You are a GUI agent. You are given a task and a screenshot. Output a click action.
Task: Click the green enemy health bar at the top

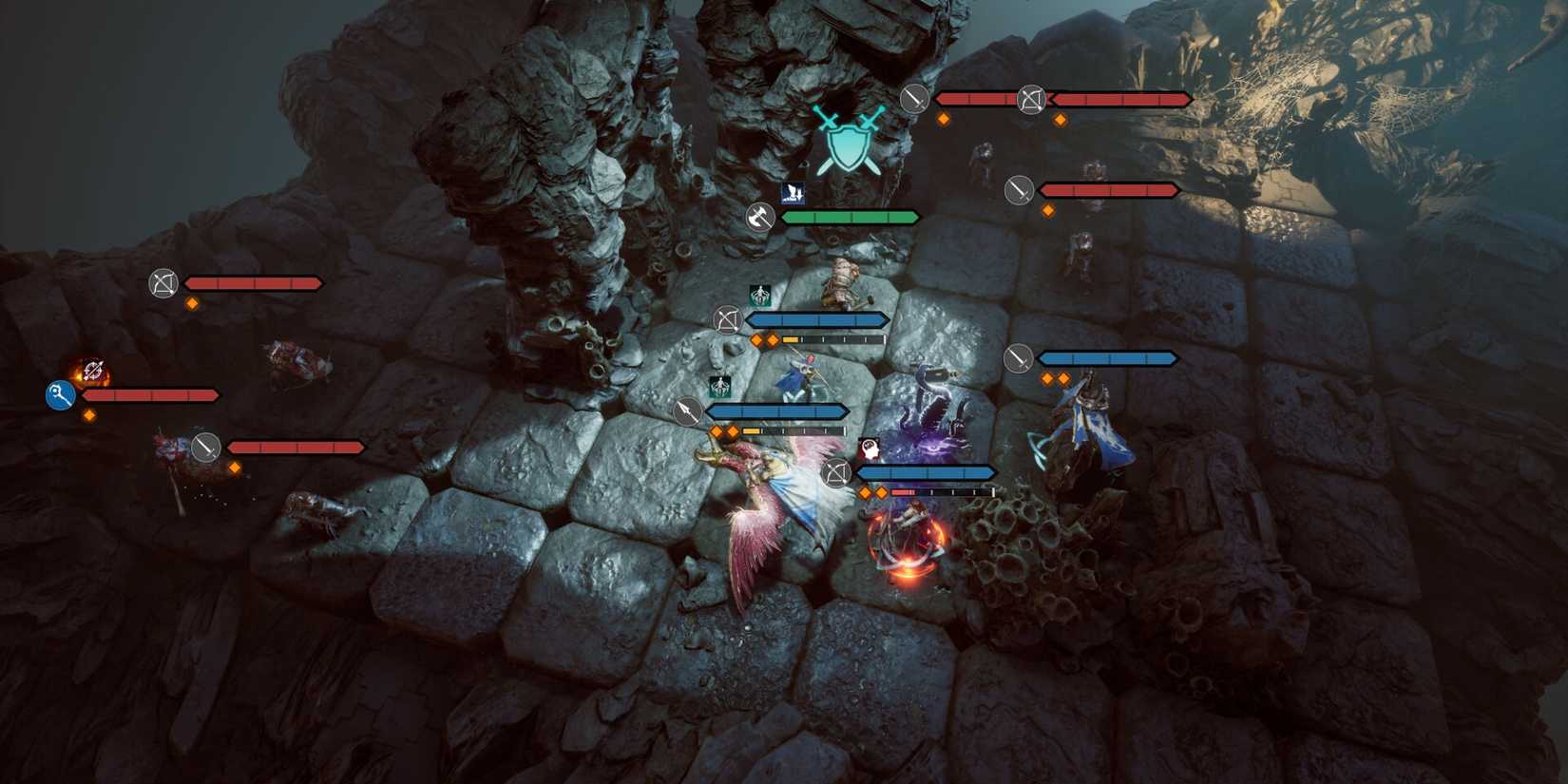[x=851, y=216]
